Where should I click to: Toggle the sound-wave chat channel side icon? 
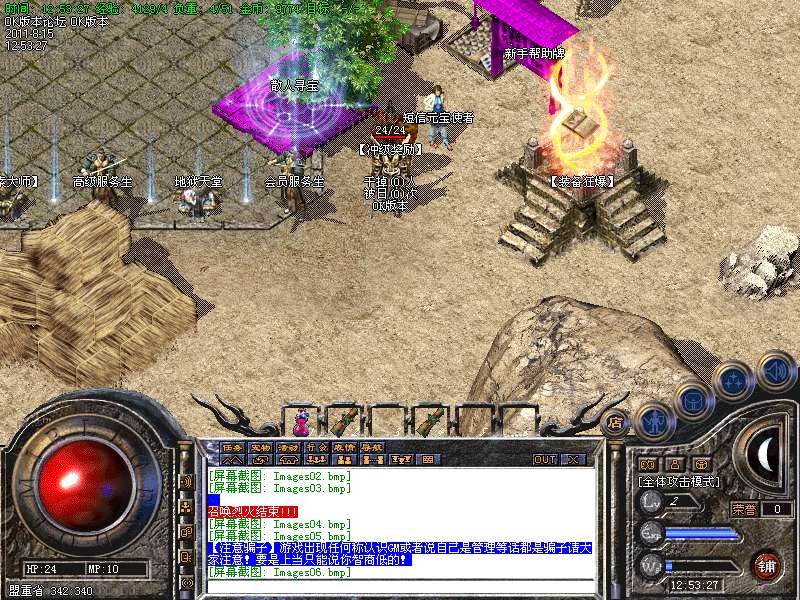point(186,481)
